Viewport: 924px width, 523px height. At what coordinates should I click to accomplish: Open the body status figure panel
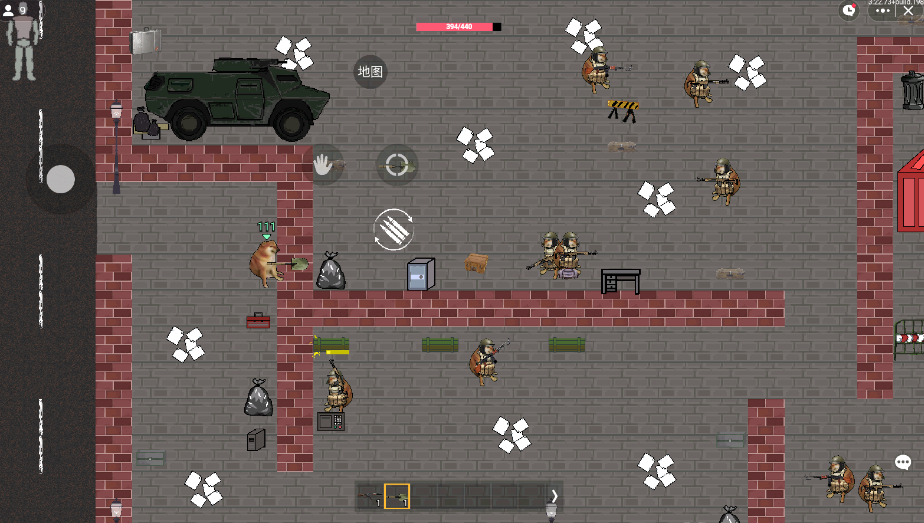point(22,47)
